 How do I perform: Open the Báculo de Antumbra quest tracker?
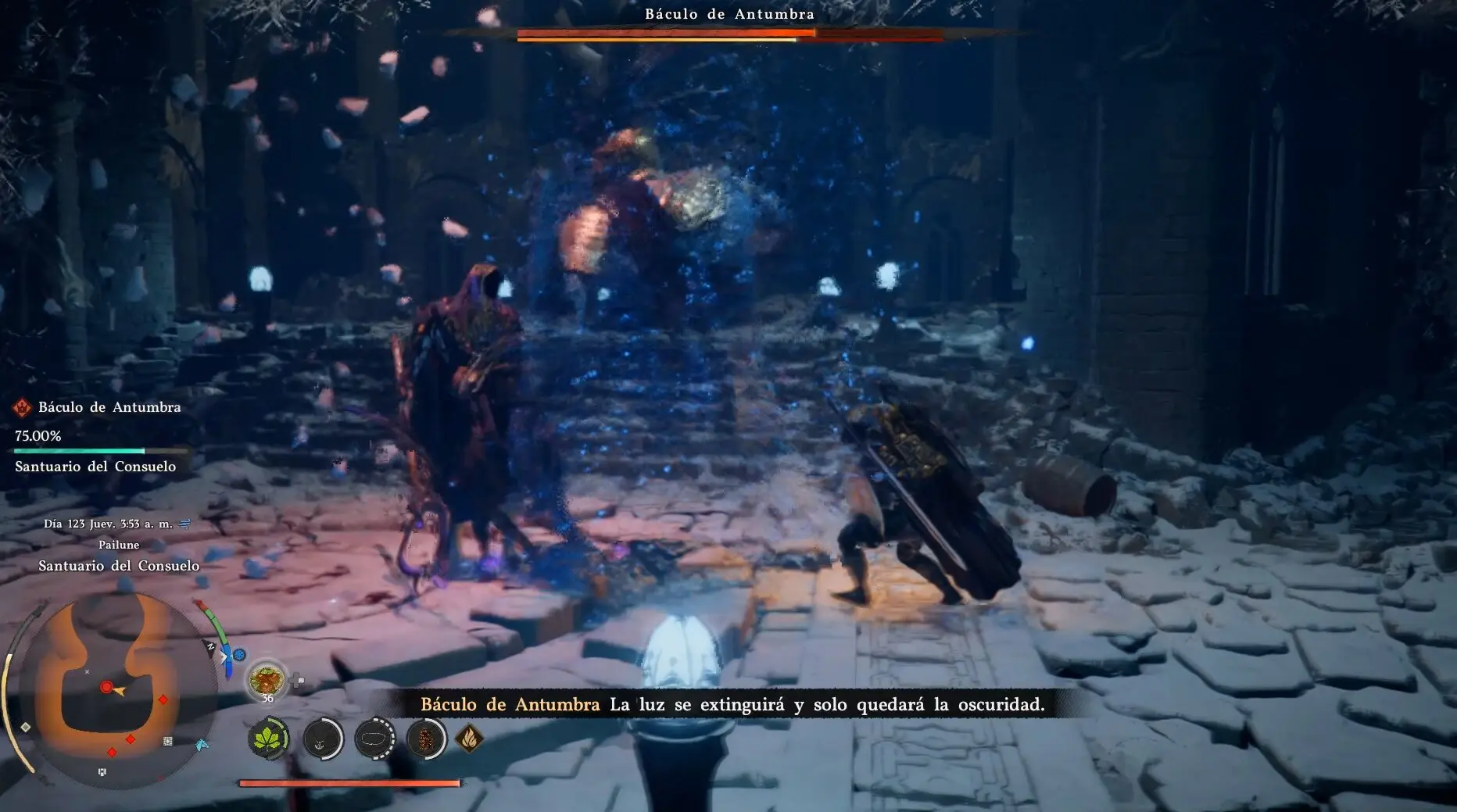coord(109,407)
